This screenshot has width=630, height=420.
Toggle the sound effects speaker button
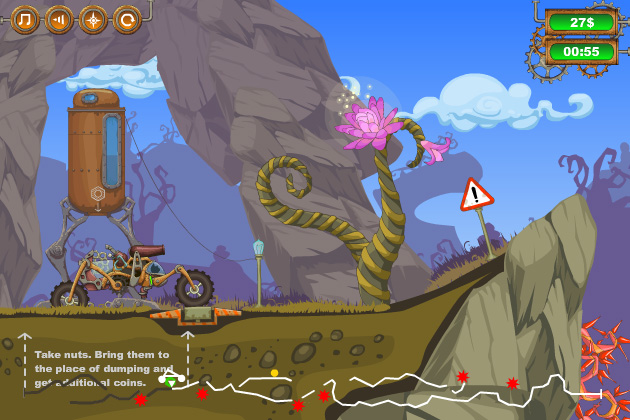(59, 19)
